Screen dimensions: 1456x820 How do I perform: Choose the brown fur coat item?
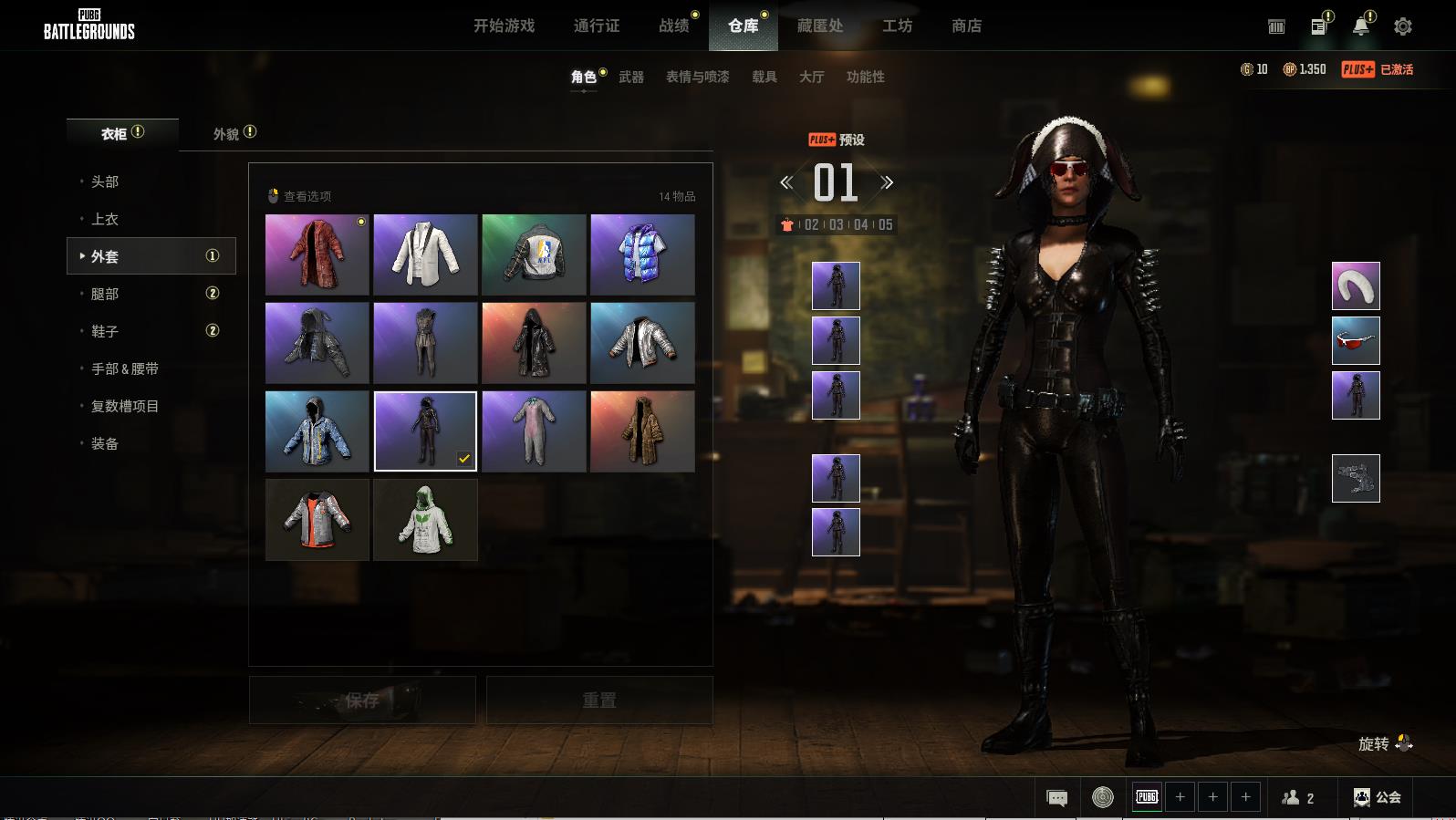pyautogui.click(x=642, y=431)
